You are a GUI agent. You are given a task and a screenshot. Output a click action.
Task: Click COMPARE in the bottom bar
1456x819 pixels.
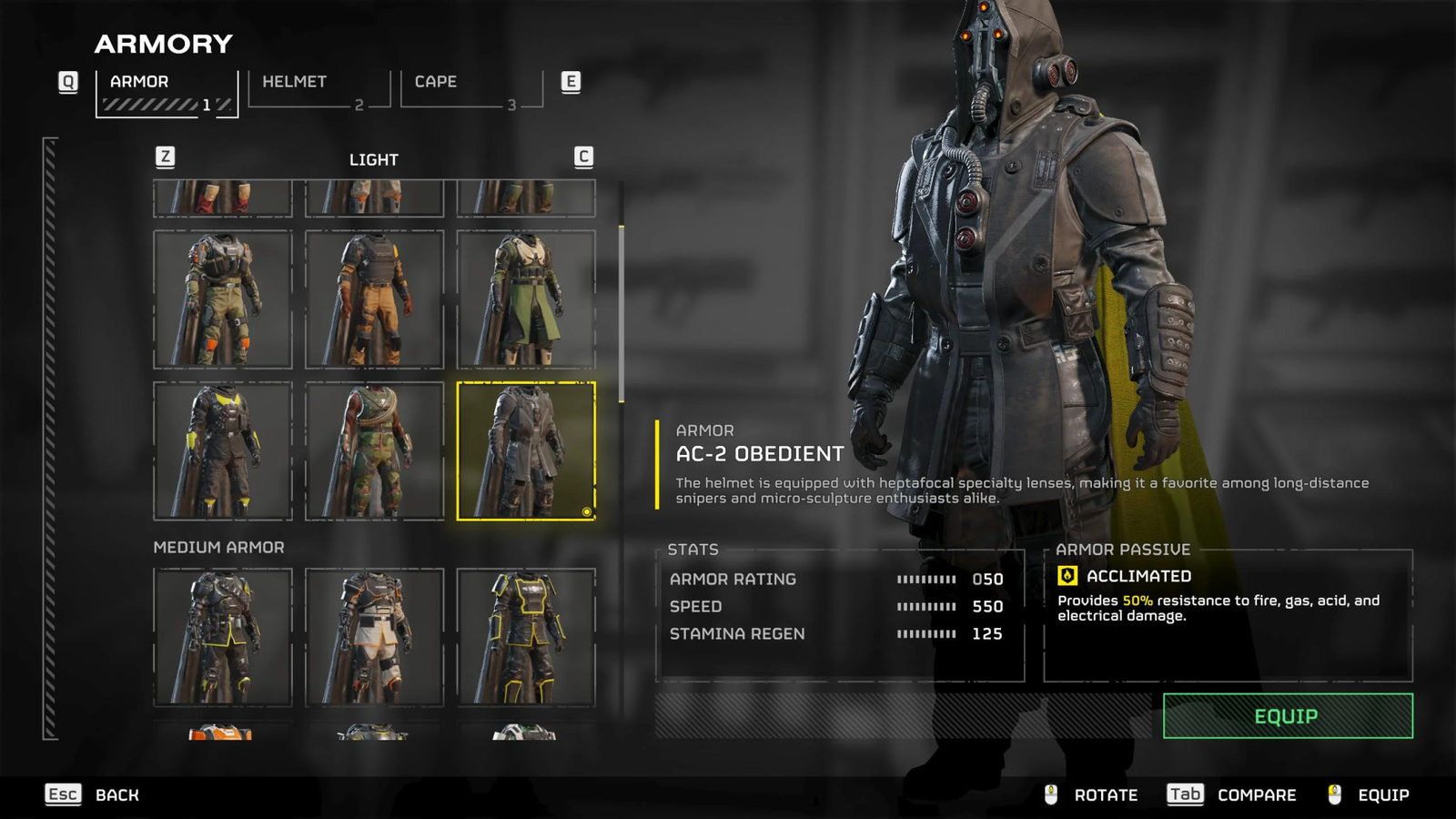coord(1257,794)
